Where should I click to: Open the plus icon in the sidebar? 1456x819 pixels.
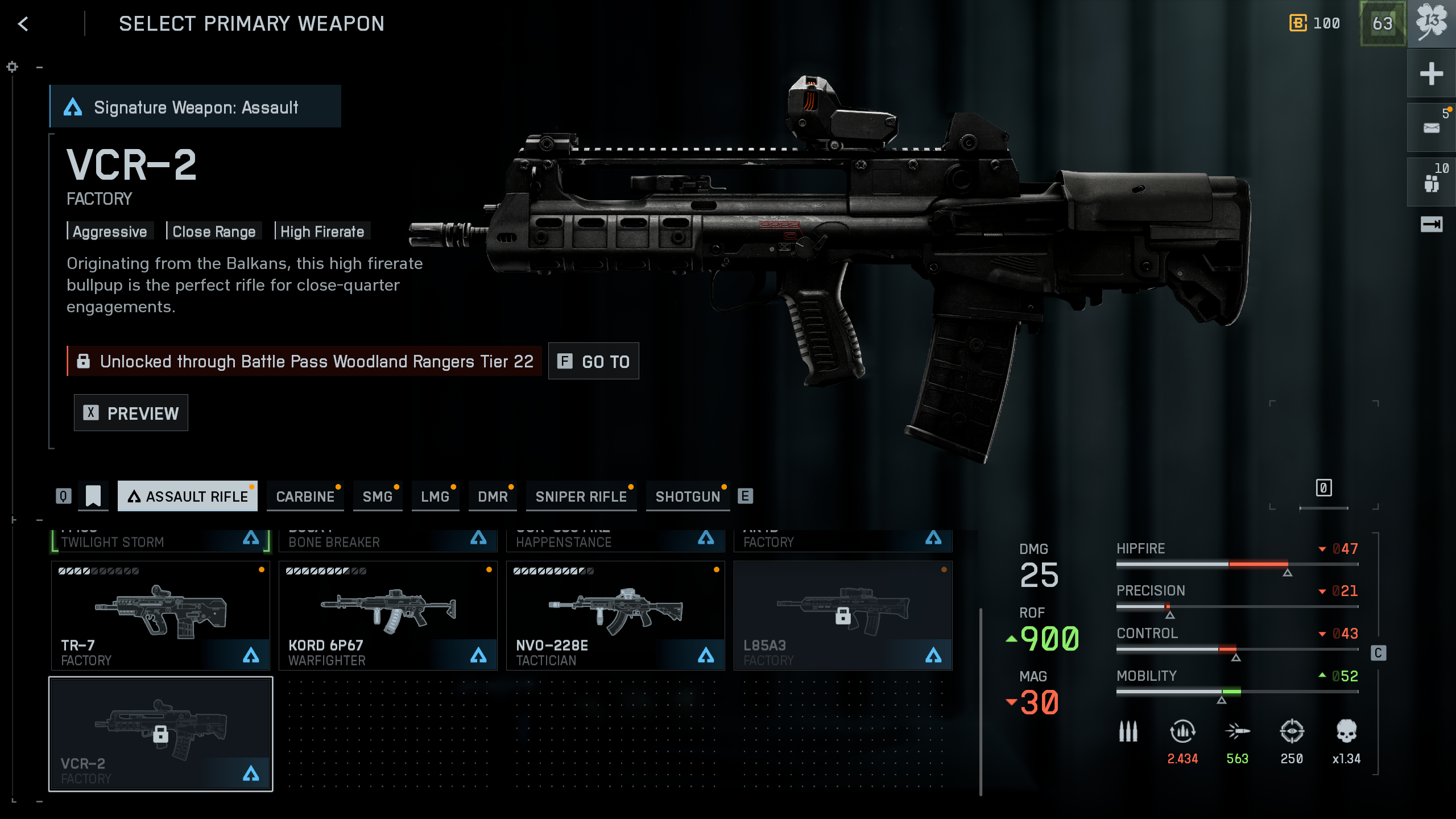coord(1431,74)
